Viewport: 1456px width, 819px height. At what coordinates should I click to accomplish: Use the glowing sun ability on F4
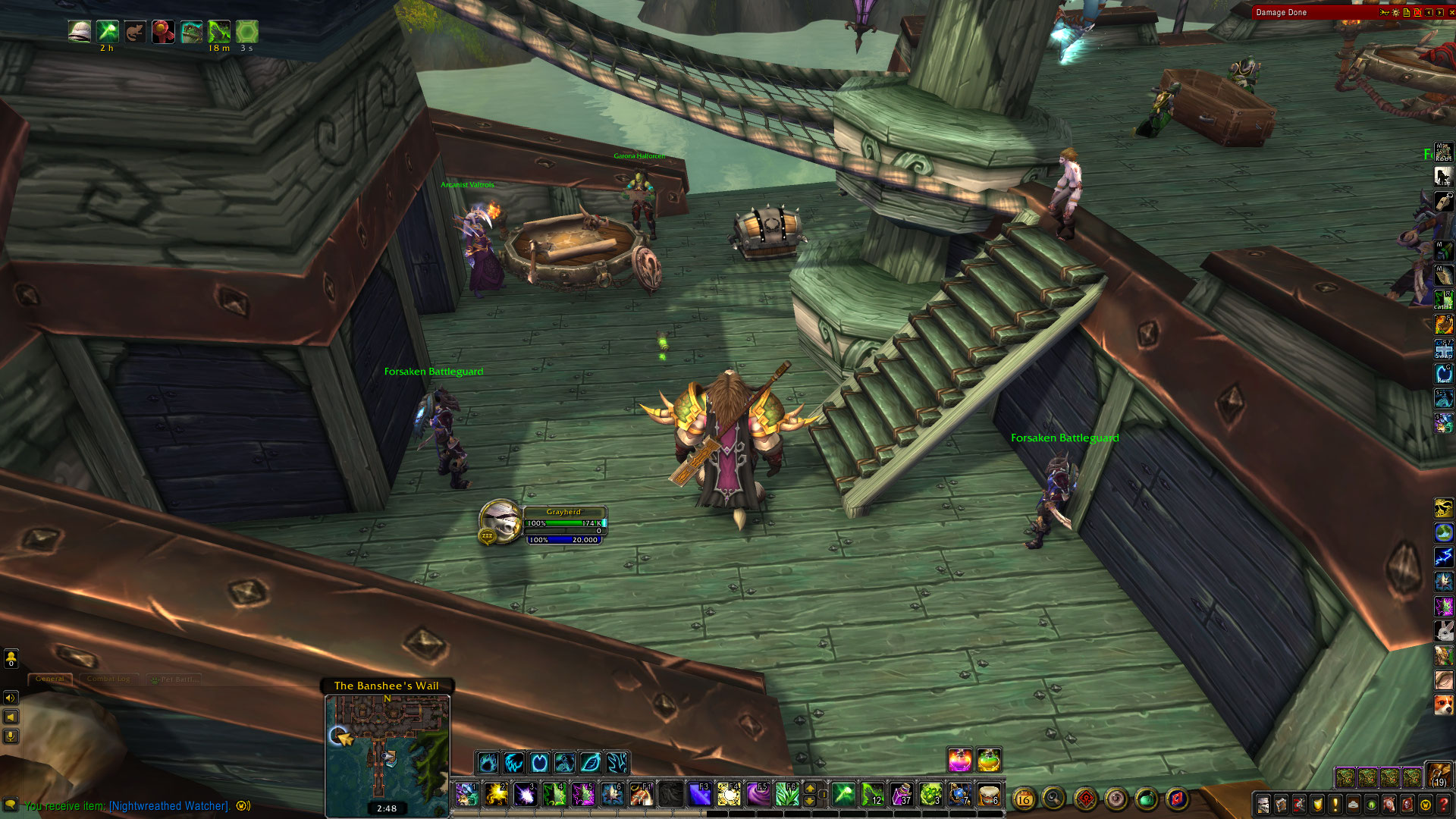[729, 794]
